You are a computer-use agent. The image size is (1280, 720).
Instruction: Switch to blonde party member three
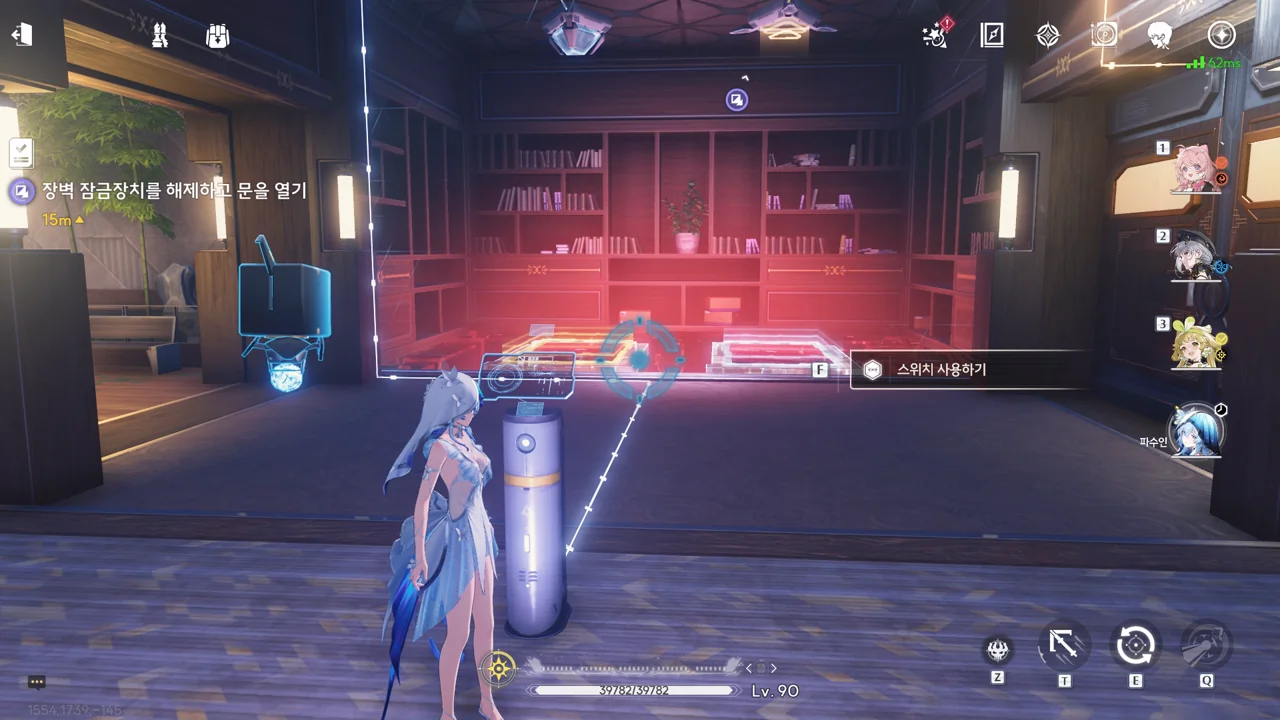[1195, 344]
